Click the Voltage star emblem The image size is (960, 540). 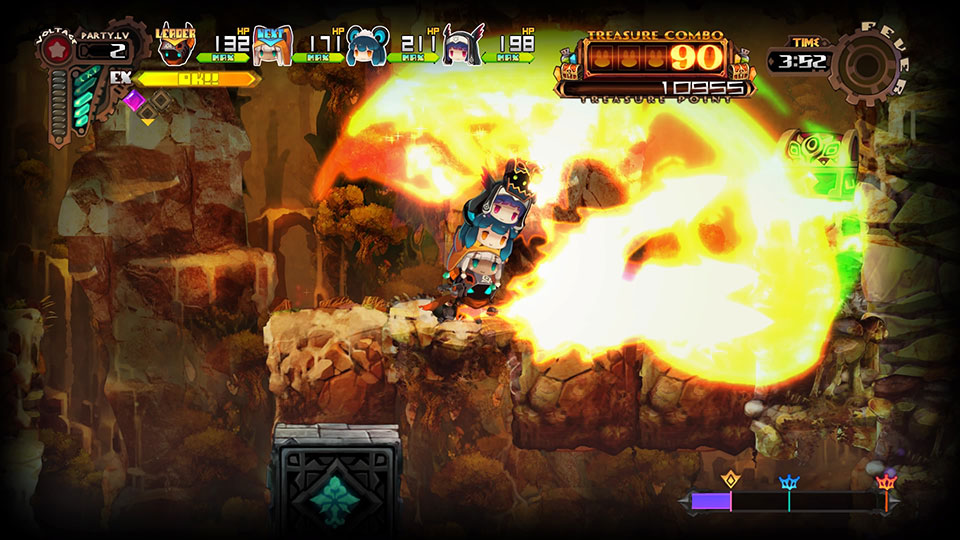tap(57, 51)
